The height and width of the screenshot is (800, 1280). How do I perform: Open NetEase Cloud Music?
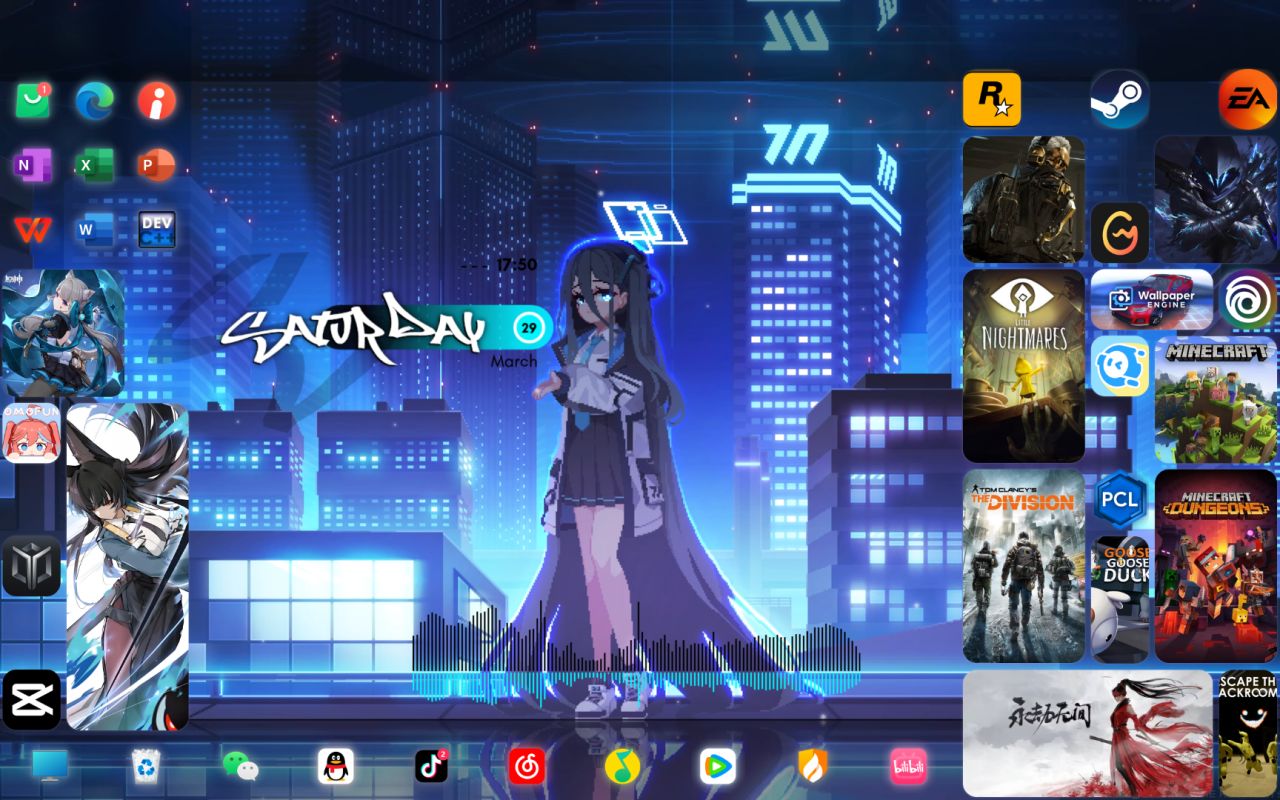pos(527,766)
